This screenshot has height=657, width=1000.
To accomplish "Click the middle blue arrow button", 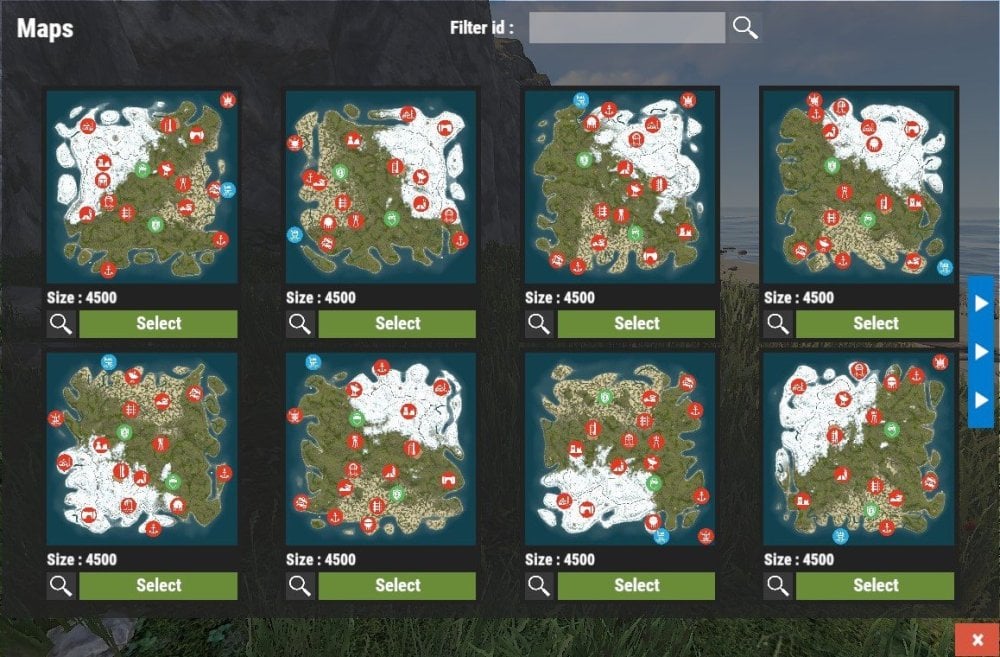I will pos(981,352).
